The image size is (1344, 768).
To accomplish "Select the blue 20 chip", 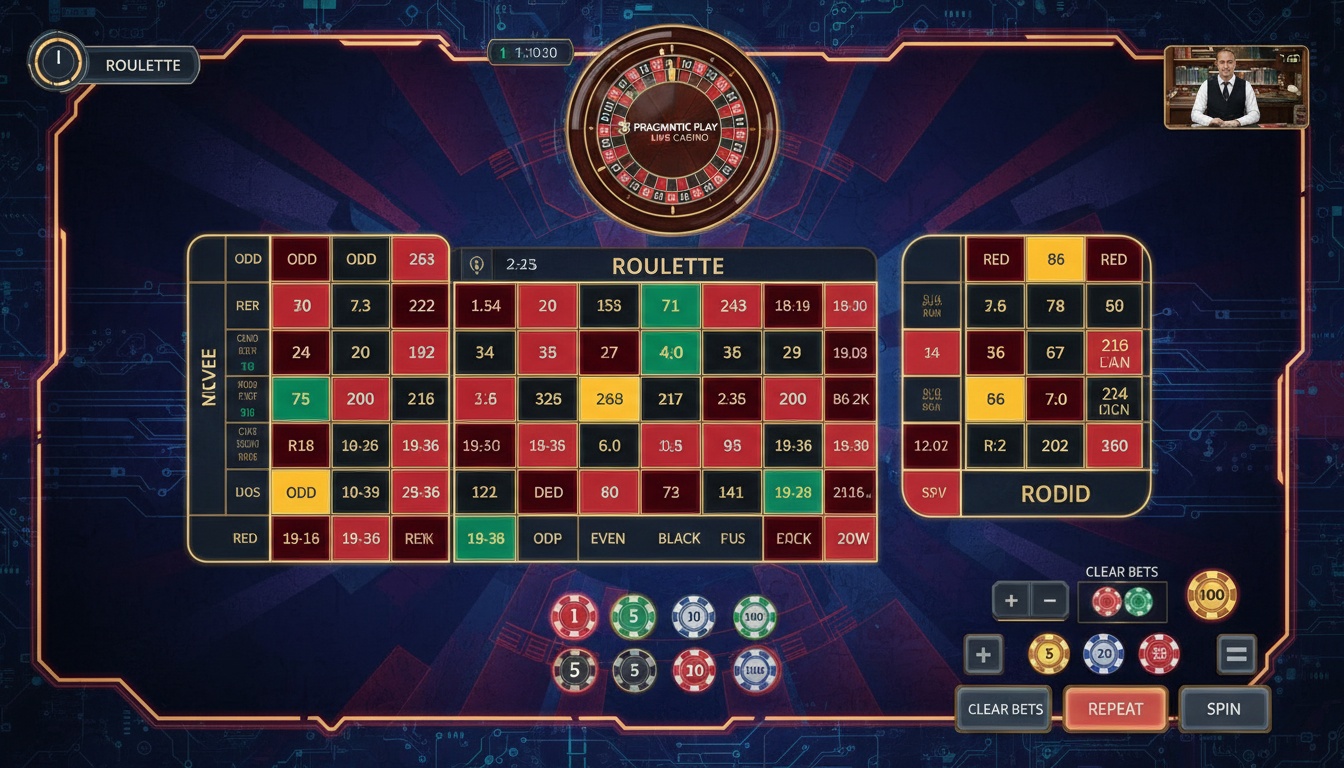I will click(1105, 655).
